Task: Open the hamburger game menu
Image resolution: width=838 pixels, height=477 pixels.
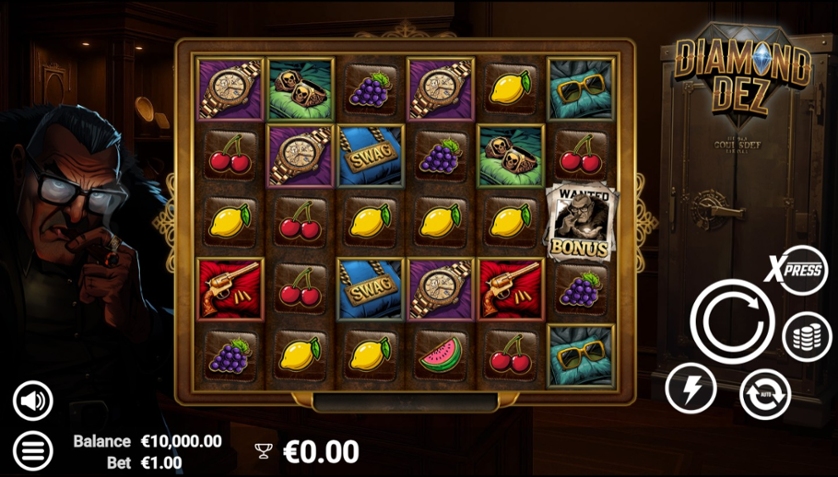Action: point(33,451)
